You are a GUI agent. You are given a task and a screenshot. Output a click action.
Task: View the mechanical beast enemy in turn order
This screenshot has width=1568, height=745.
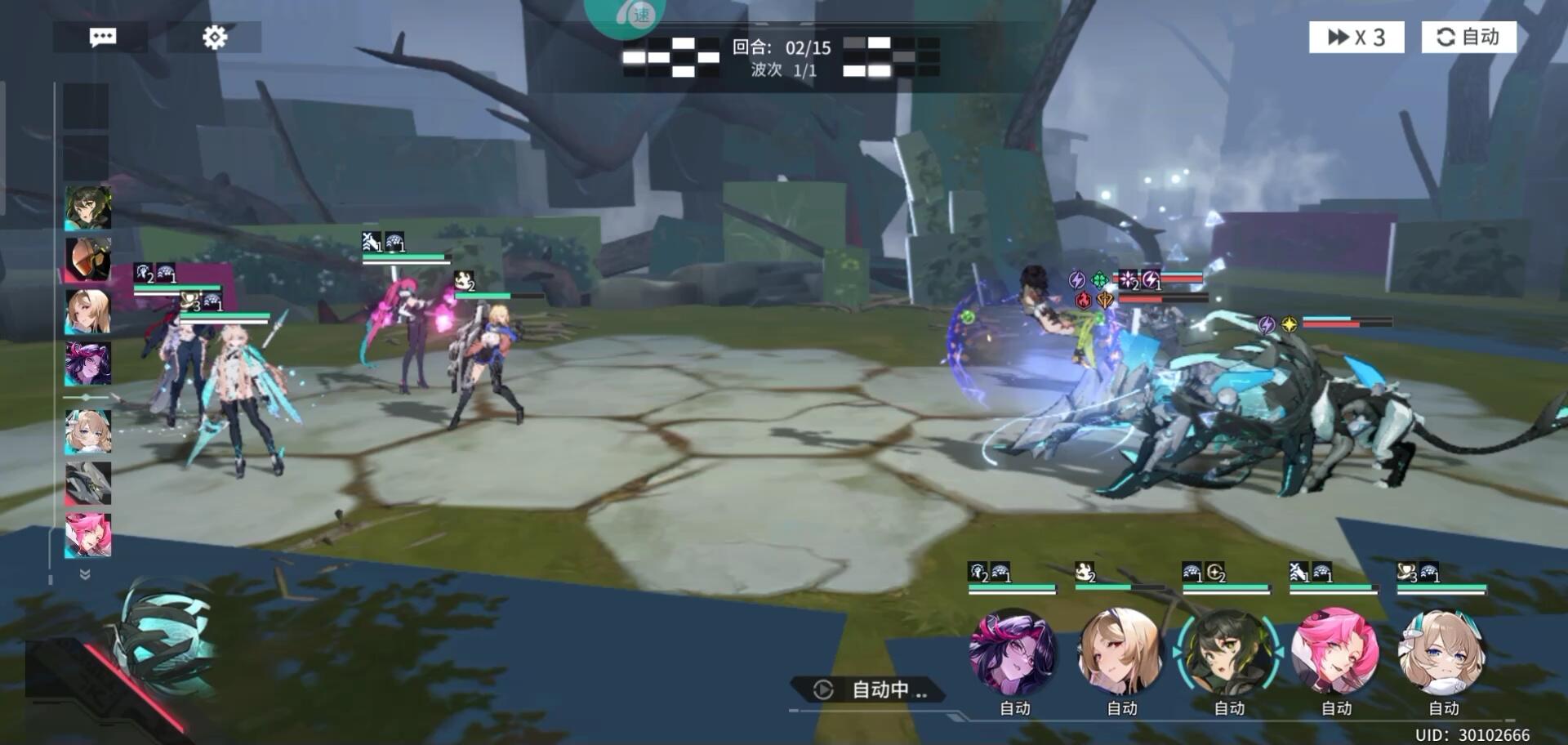(x=88, y=483)
